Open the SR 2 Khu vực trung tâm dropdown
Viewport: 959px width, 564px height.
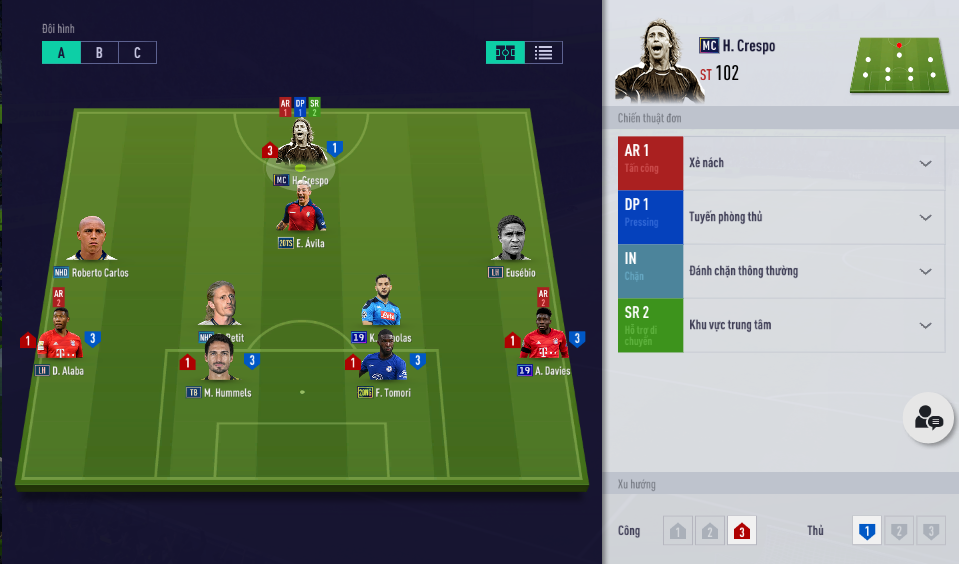click(x=925, y=326)
